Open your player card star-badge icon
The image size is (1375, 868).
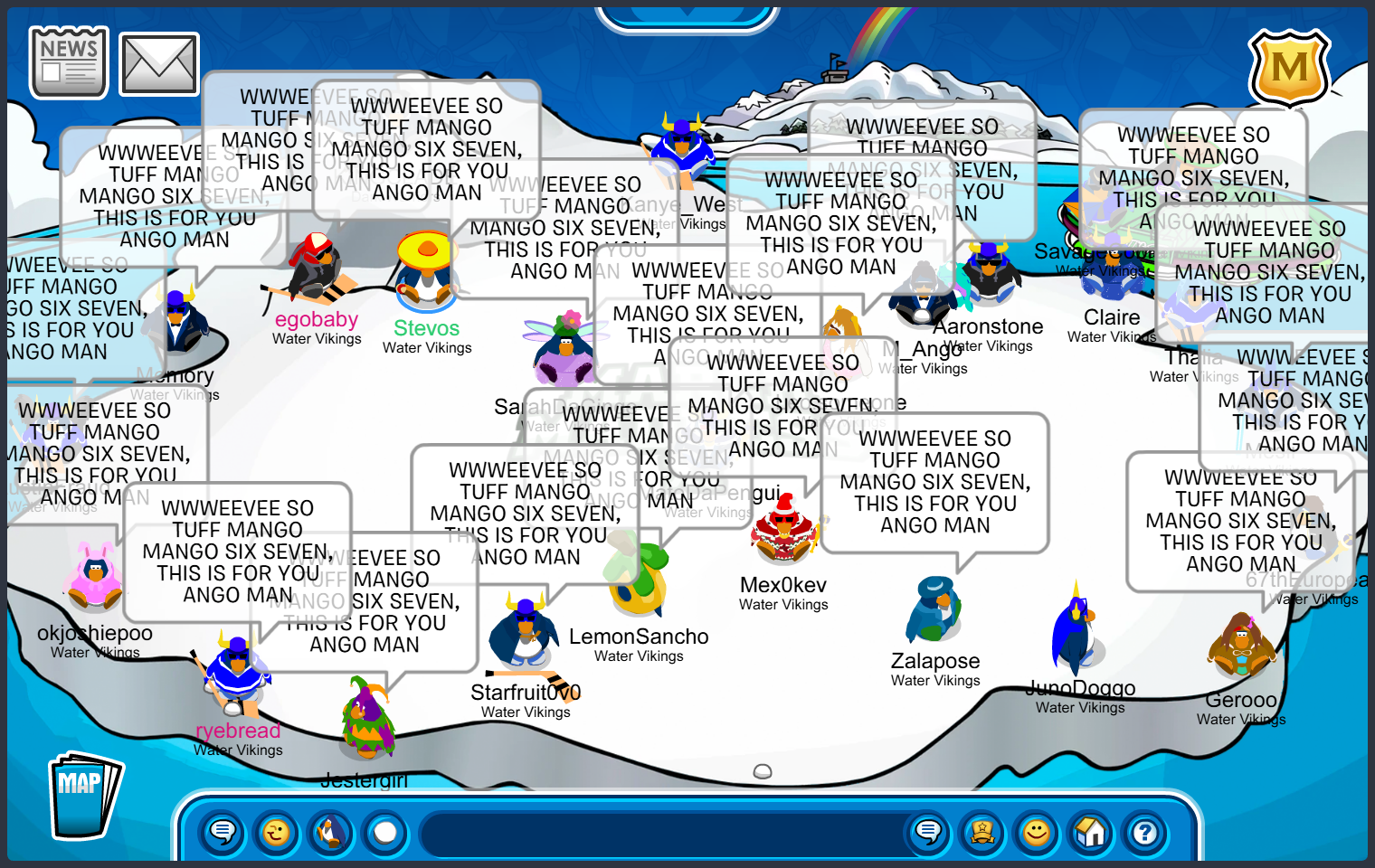(982, 832)
